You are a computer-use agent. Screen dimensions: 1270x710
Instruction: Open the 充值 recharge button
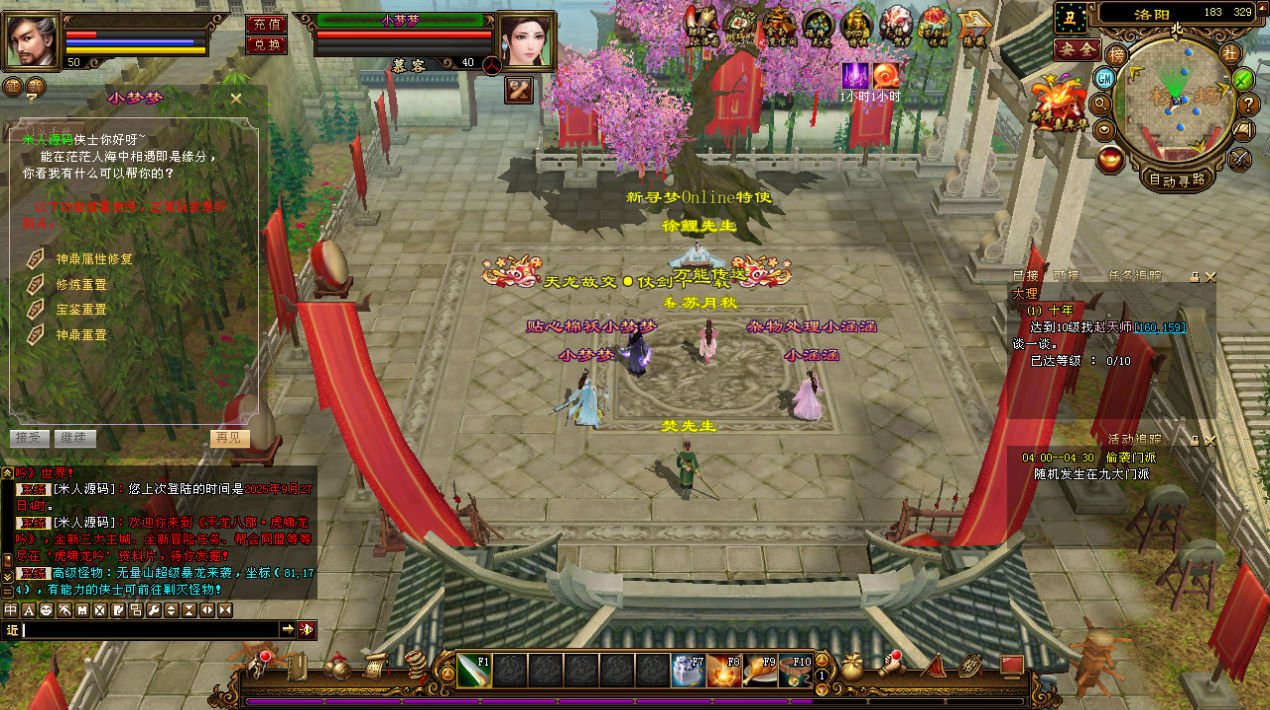(265, 24)
